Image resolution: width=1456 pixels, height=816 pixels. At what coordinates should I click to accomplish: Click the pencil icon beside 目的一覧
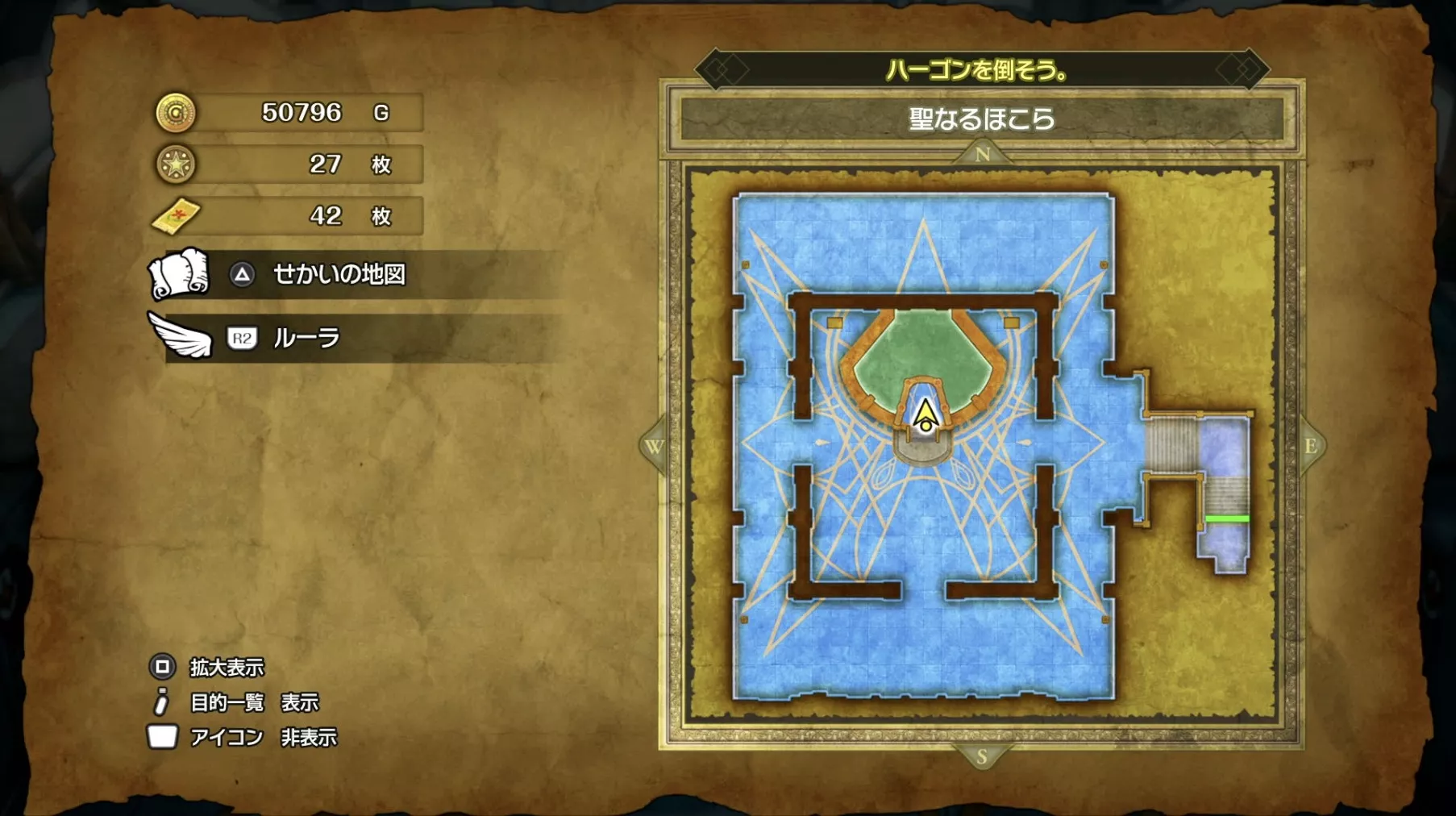160,702
